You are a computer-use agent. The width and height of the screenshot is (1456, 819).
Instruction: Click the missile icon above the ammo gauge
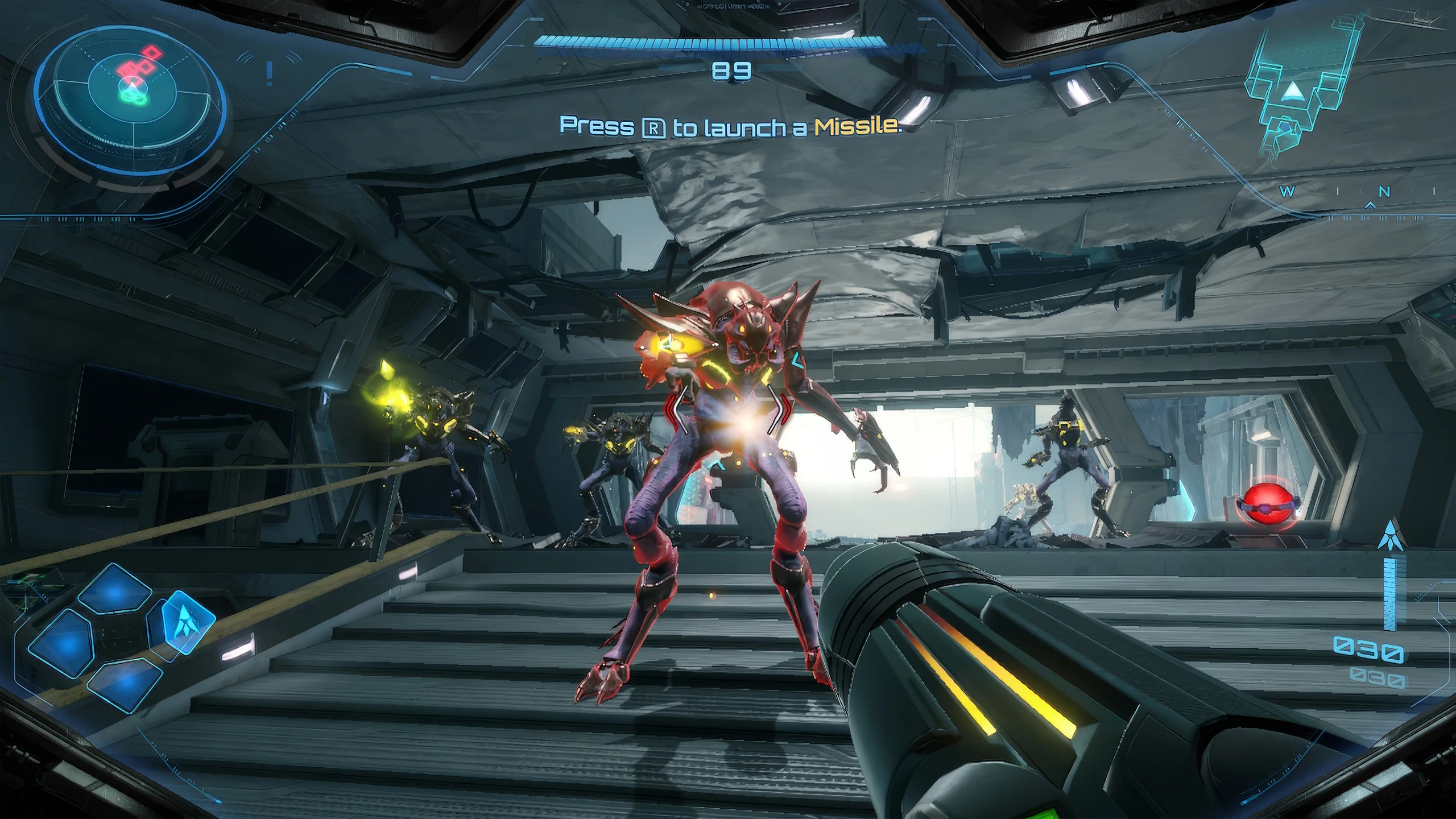(1391, 535)
